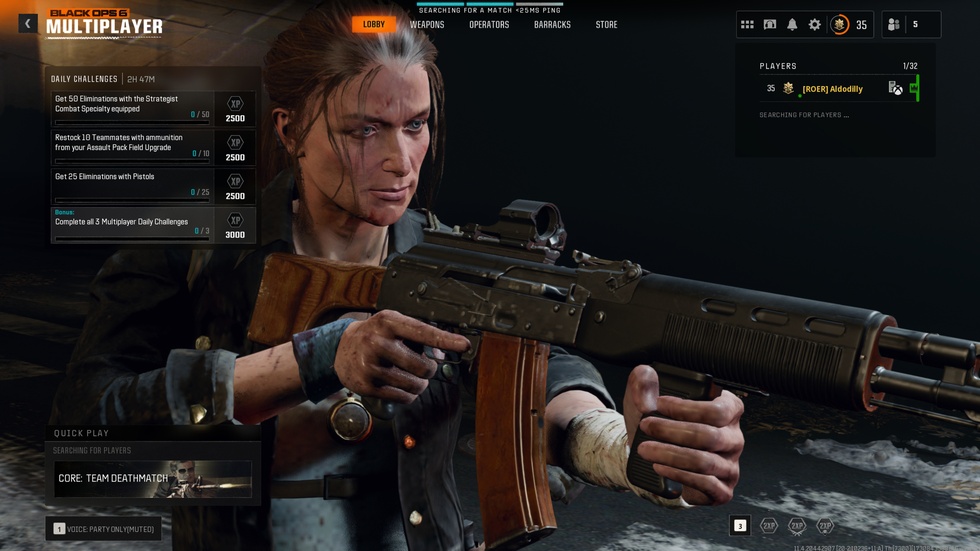Toggle the Party Only voice channel

(x=104, y=528)
